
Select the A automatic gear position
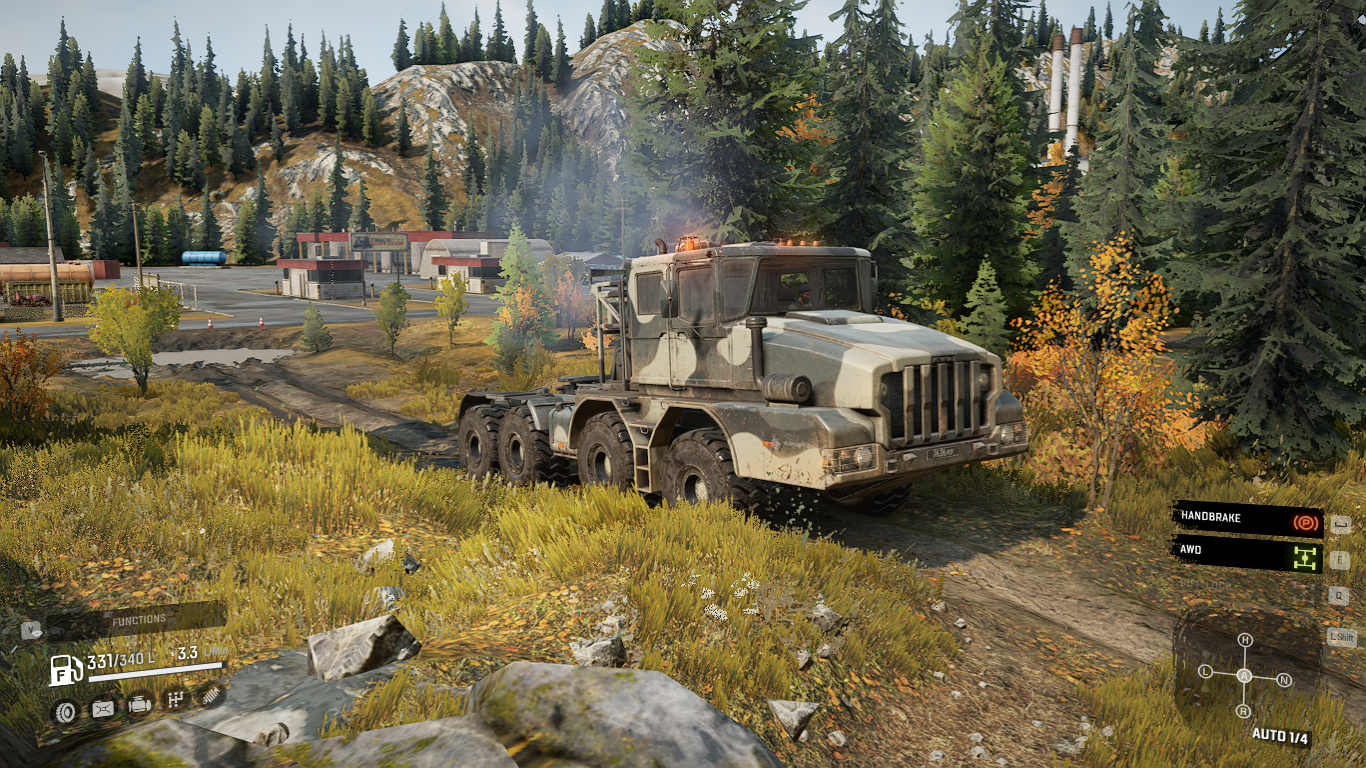pyautogui.click(x=1245, y=675)
